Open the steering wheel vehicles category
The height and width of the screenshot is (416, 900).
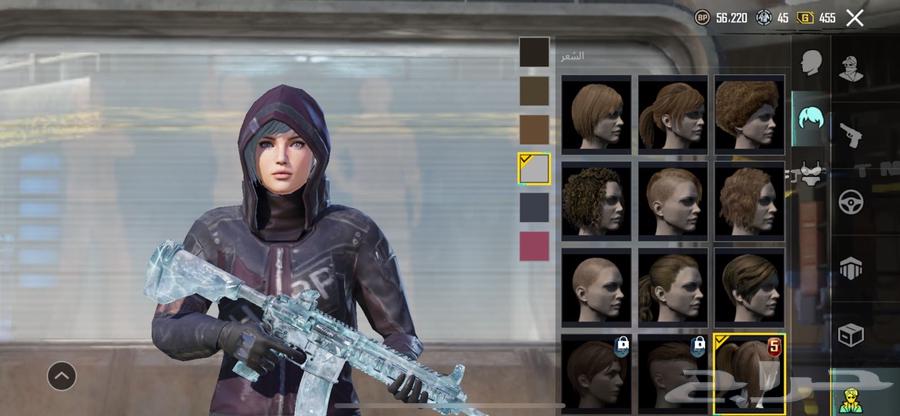[x=852, y=201]
